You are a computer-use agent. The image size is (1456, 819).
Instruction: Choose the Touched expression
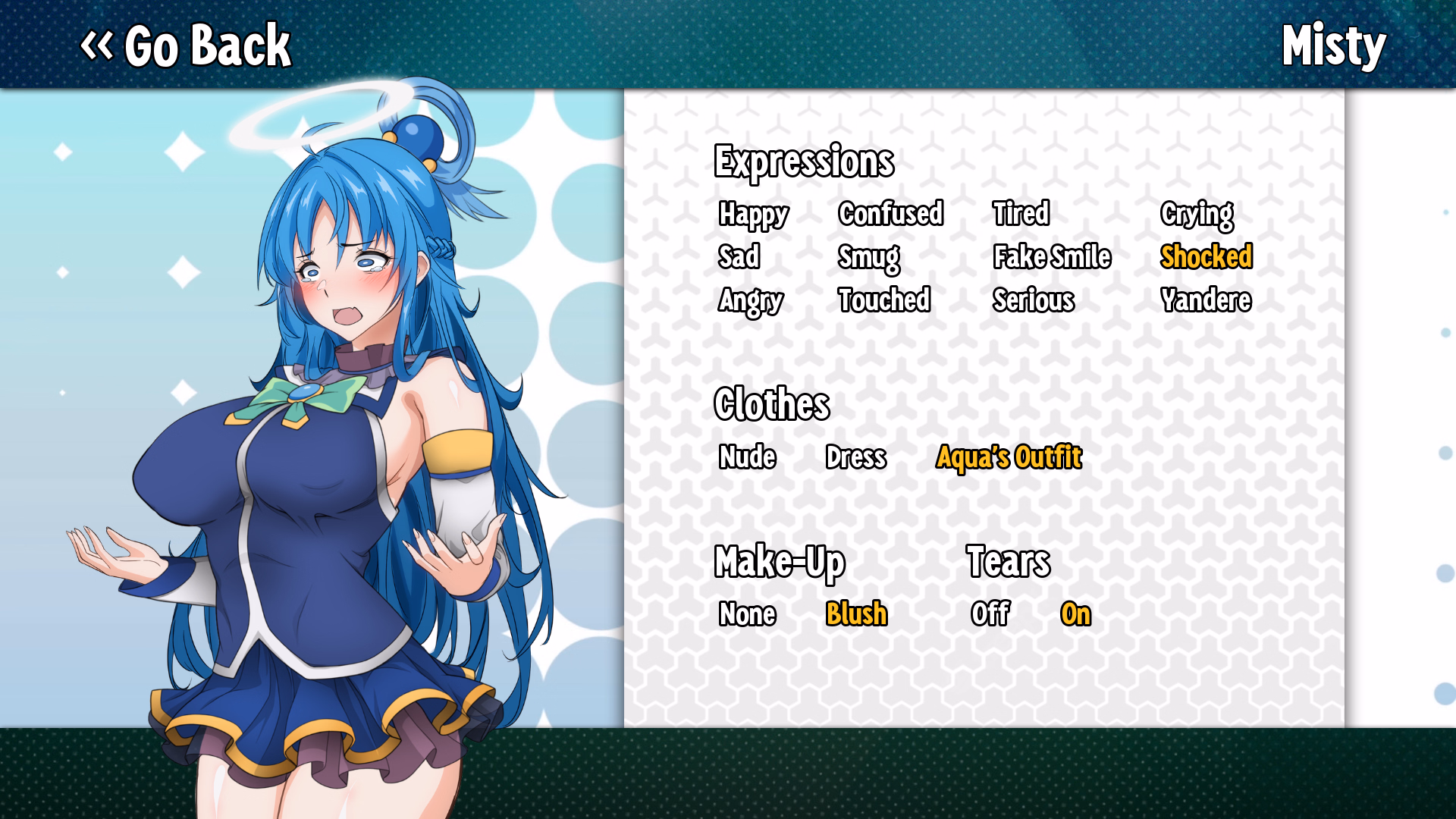[x=885, y=301]
